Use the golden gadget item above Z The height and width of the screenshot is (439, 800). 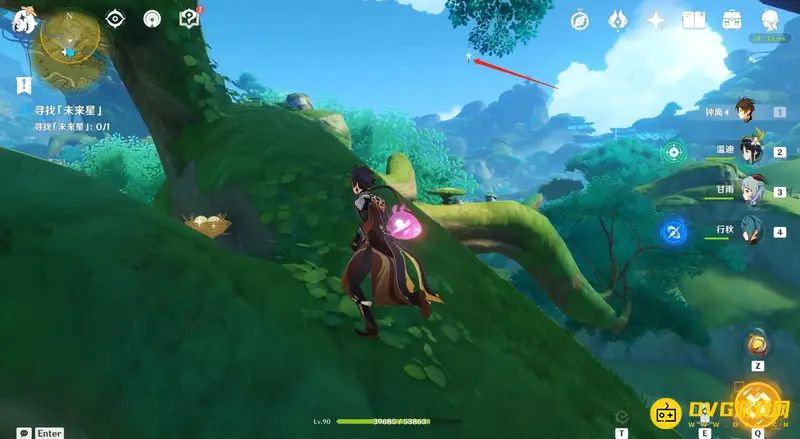click(757, 345)
